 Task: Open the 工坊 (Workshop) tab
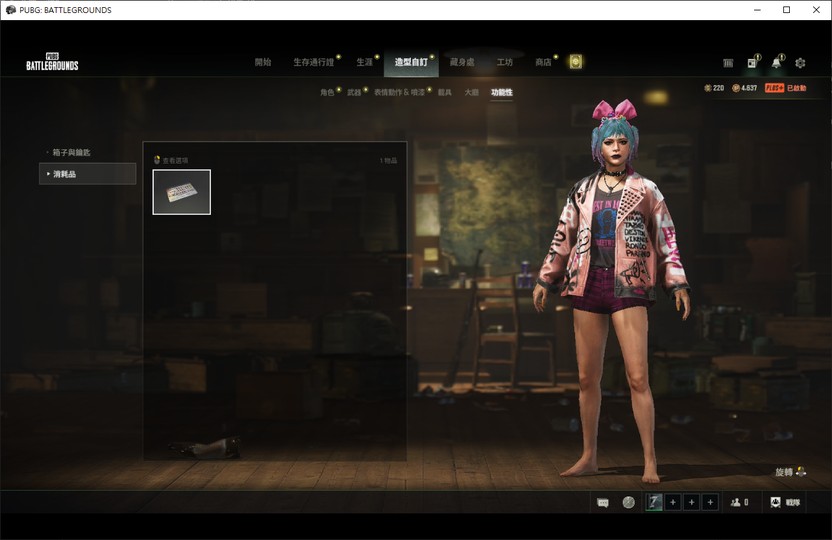(505, 62)
